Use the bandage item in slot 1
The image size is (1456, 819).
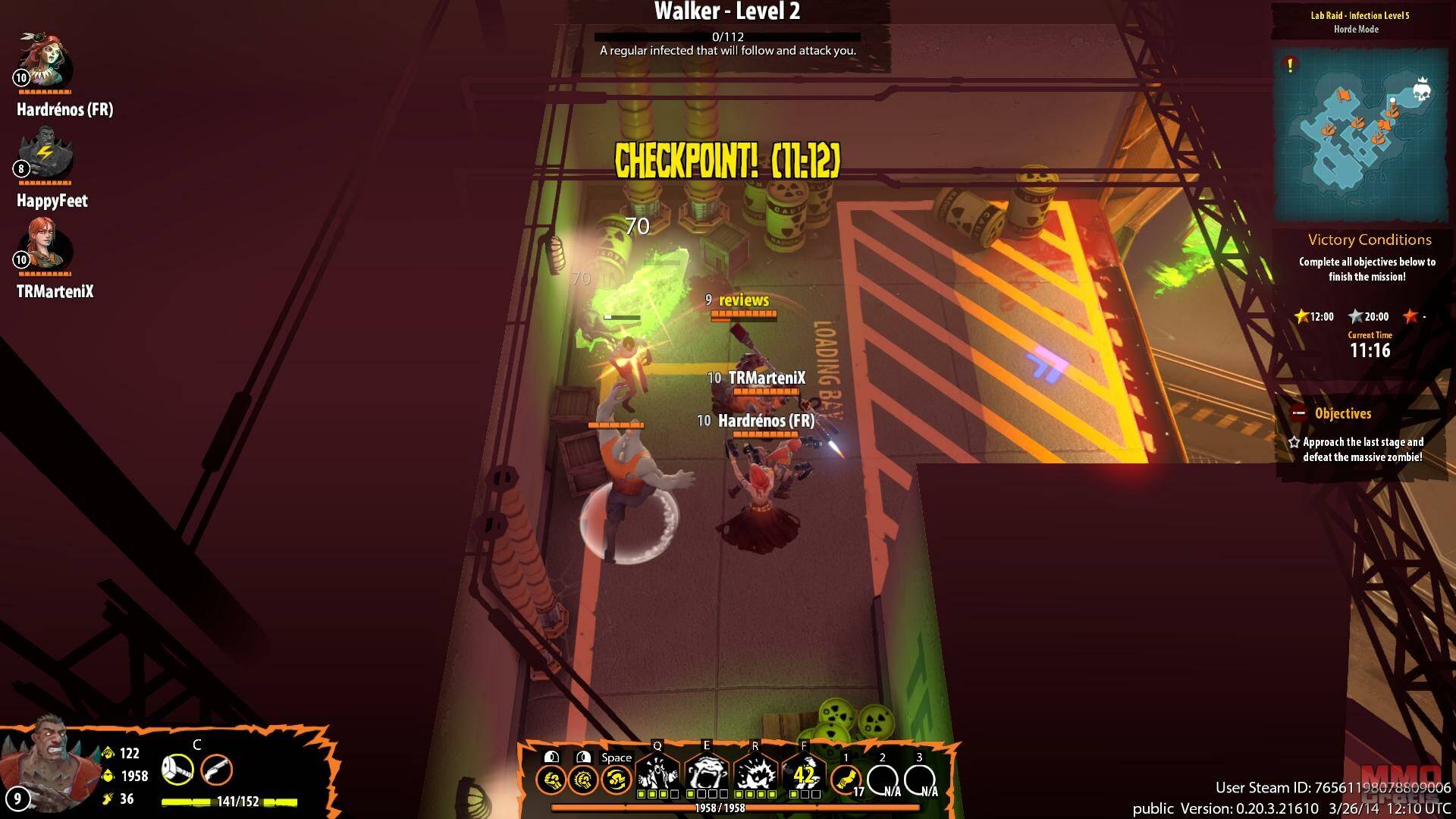pos(846,779)
